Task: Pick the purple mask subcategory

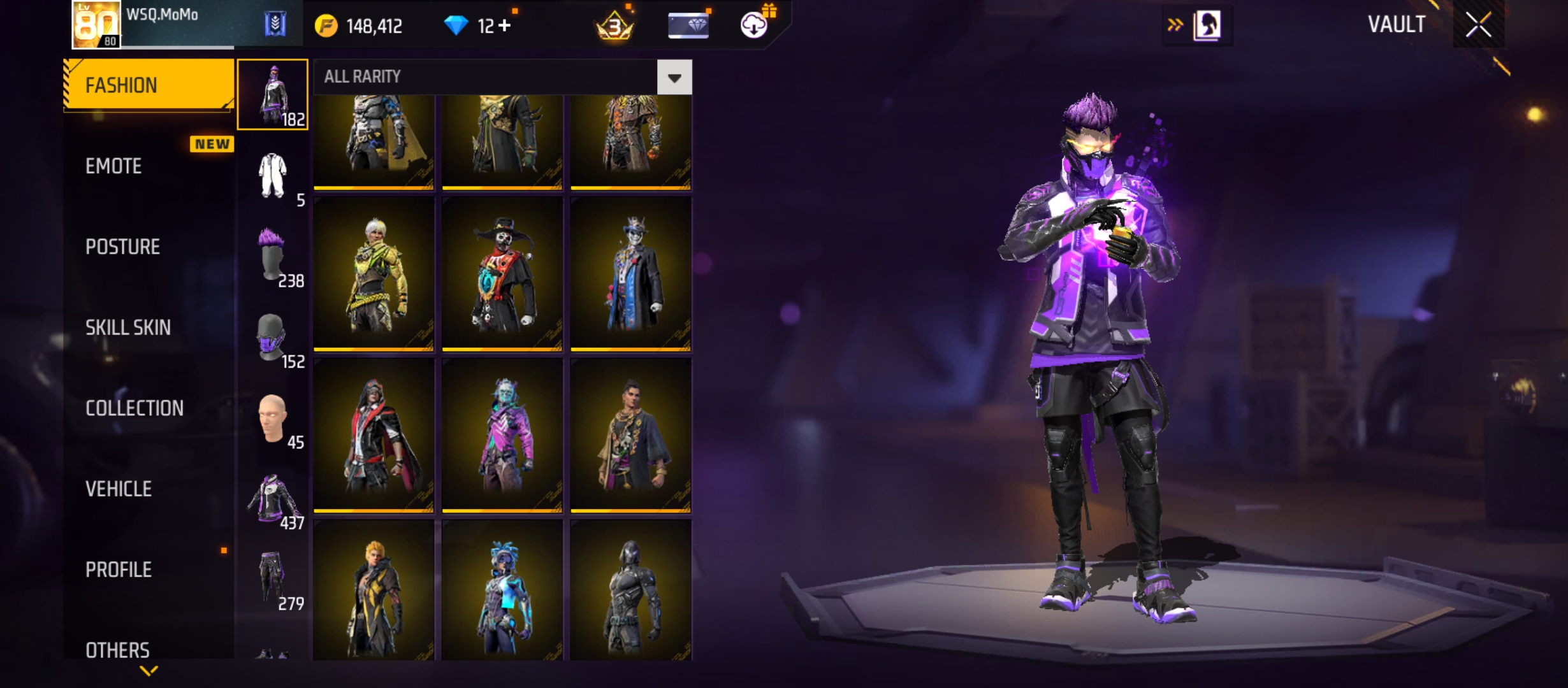Action: pyautogui.click(x=273, y=337)
